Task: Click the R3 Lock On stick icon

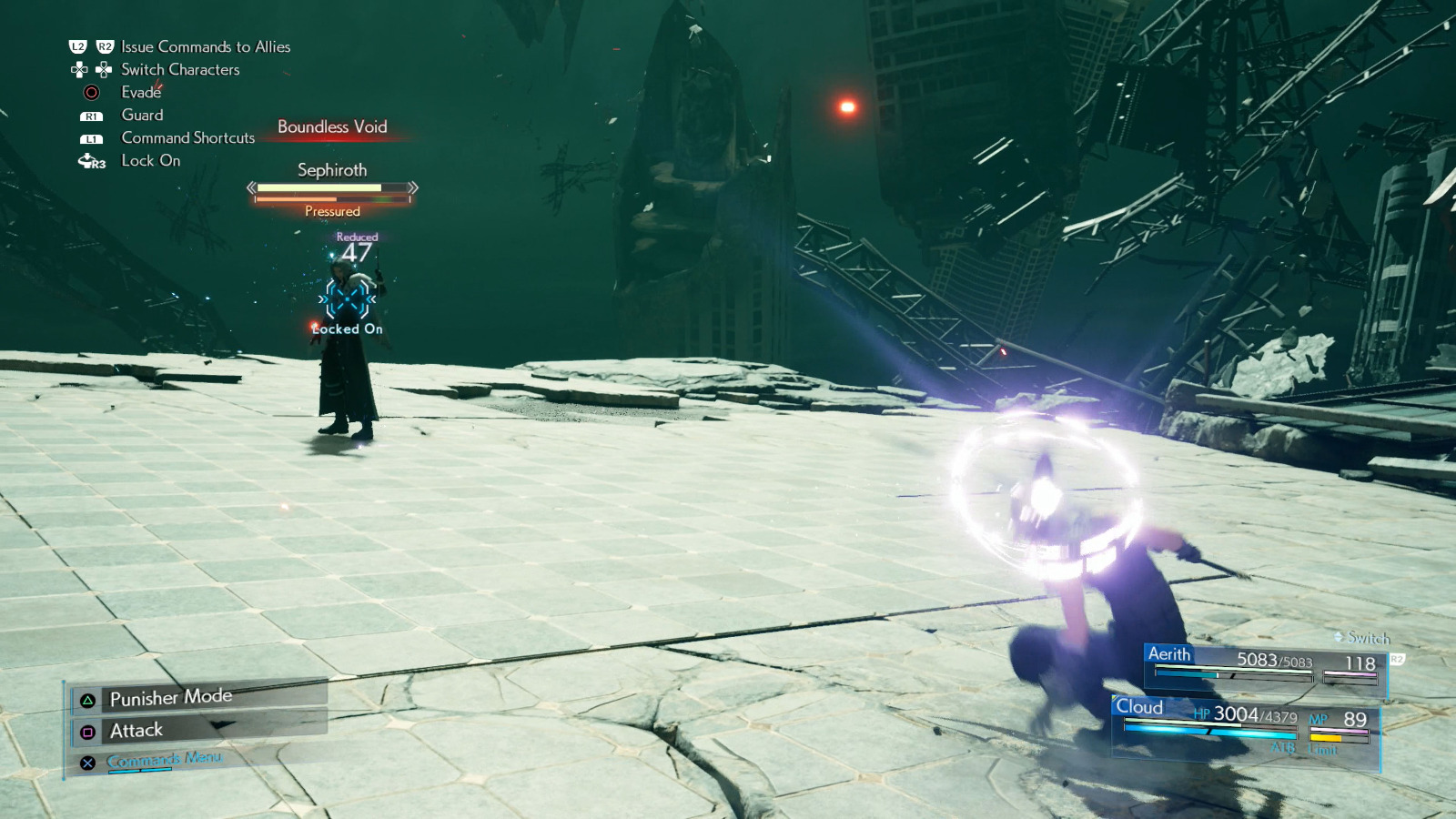Action: point(90,161)
